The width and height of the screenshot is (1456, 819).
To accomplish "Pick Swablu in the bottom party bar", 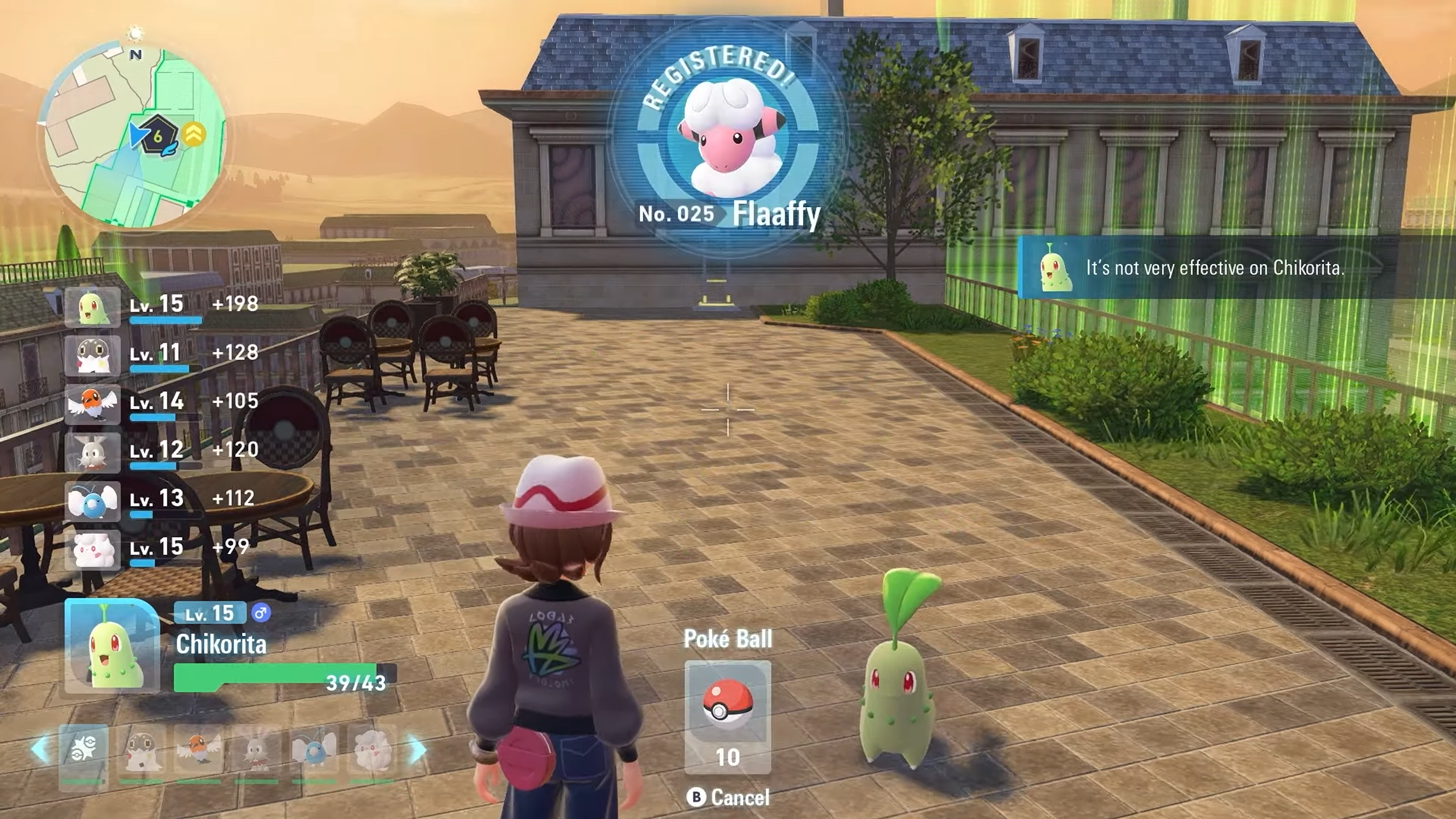I will 314,750.
